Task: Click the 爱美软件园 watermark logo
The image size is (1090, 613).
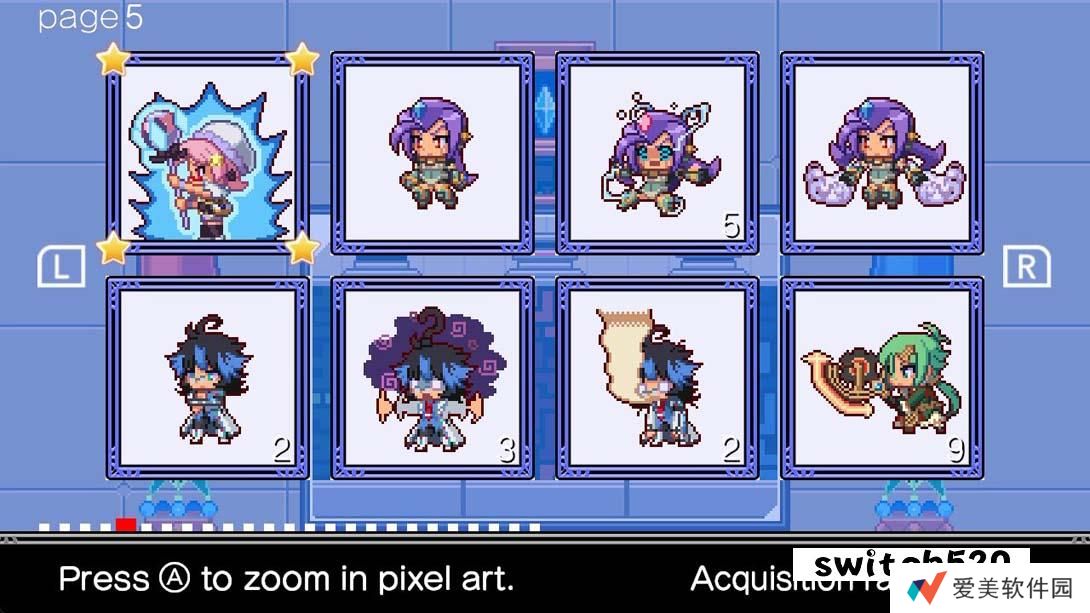Action: [x=989, y=587]
